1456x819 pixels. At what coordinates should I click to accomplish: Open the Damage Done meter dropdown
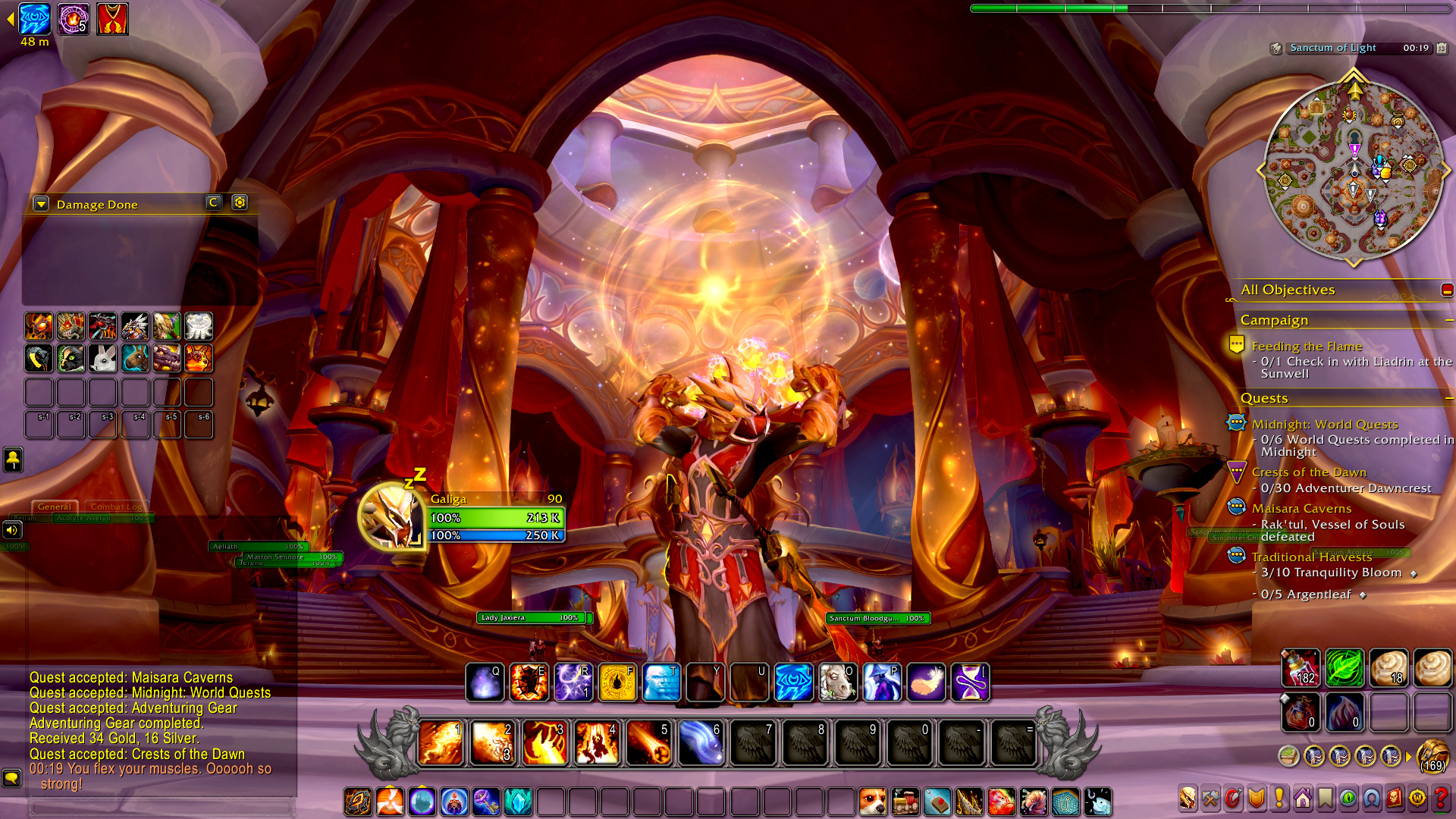(x=41, y=204)
